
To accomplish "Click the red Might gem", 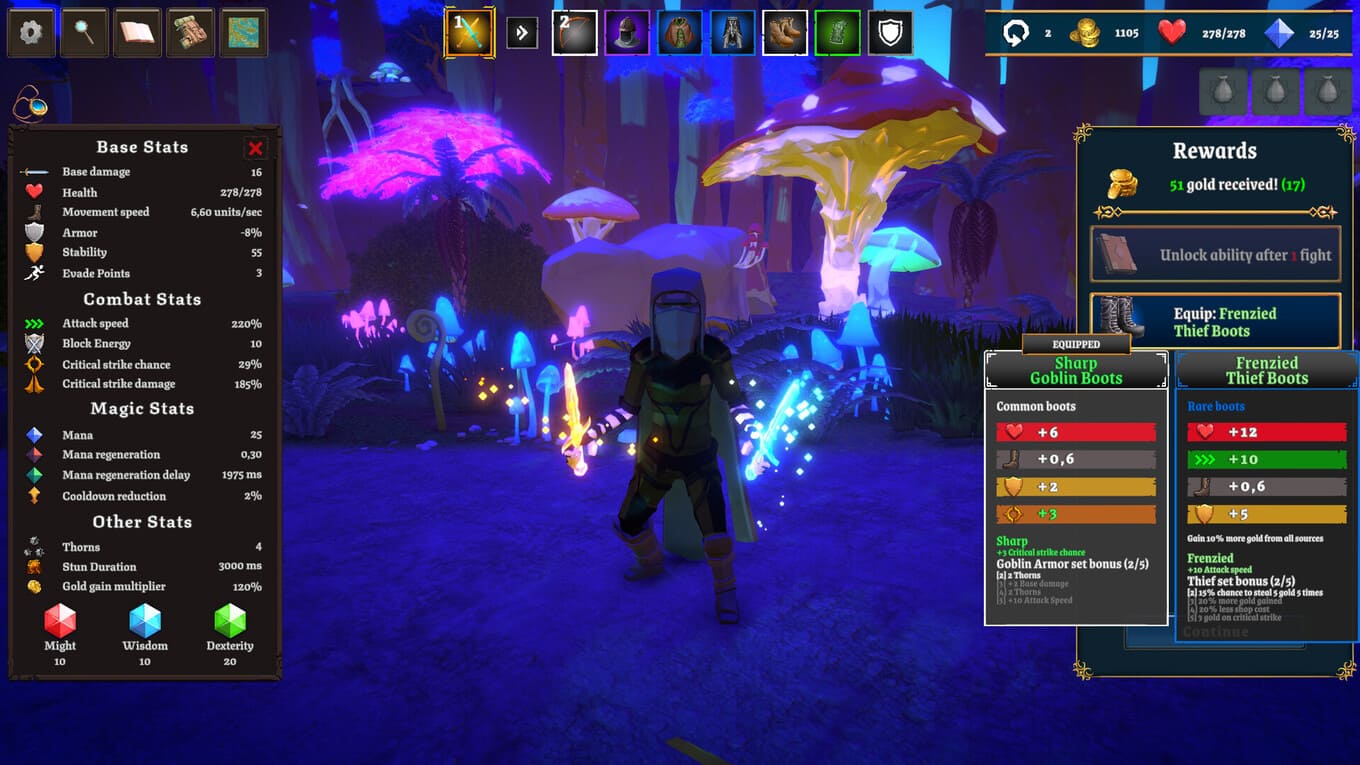I will click(60, 621).
